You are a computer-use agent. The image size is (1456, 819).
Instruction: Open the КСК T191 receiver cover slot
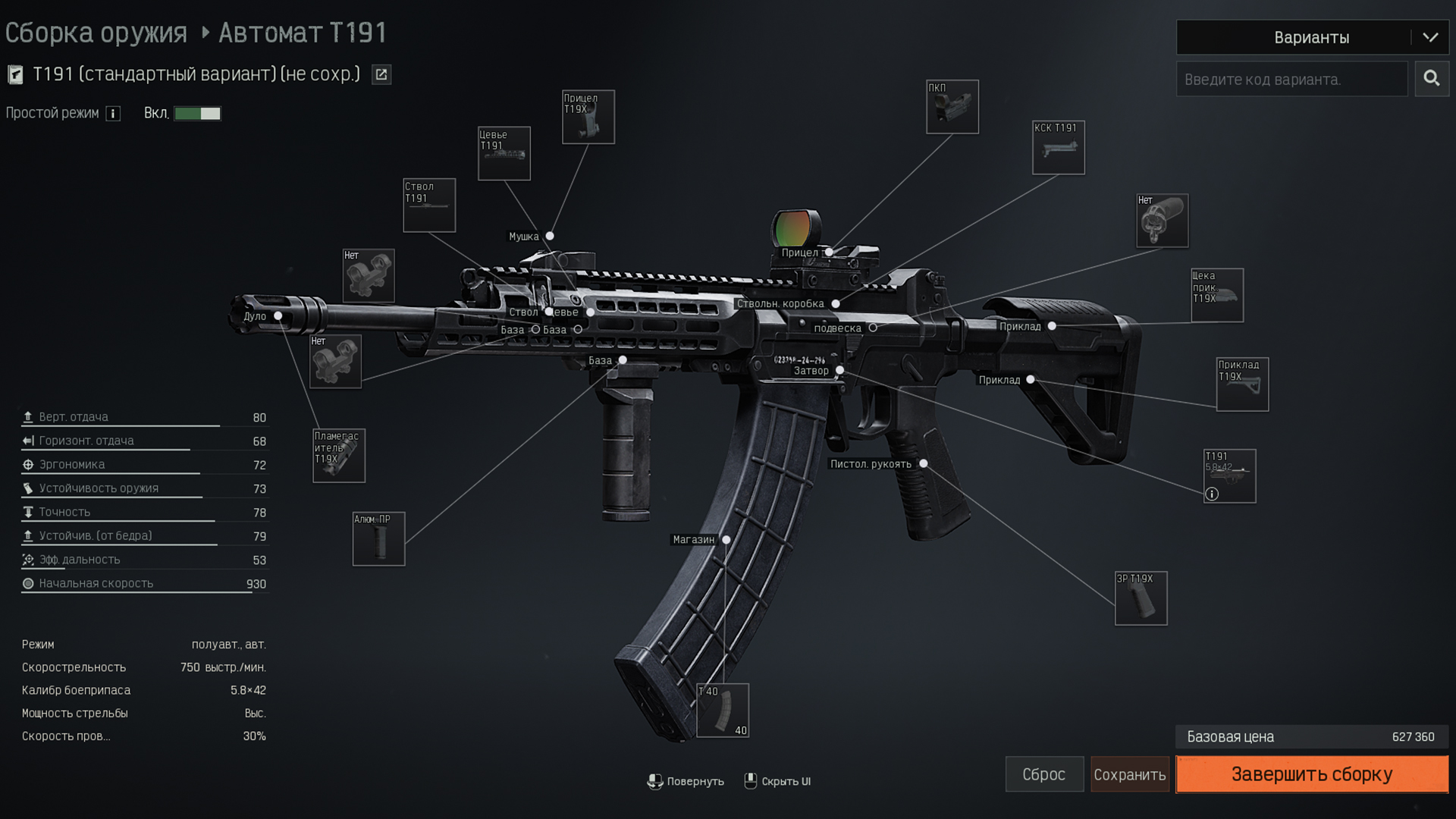pyautogui.click(x=1058, y=147)
